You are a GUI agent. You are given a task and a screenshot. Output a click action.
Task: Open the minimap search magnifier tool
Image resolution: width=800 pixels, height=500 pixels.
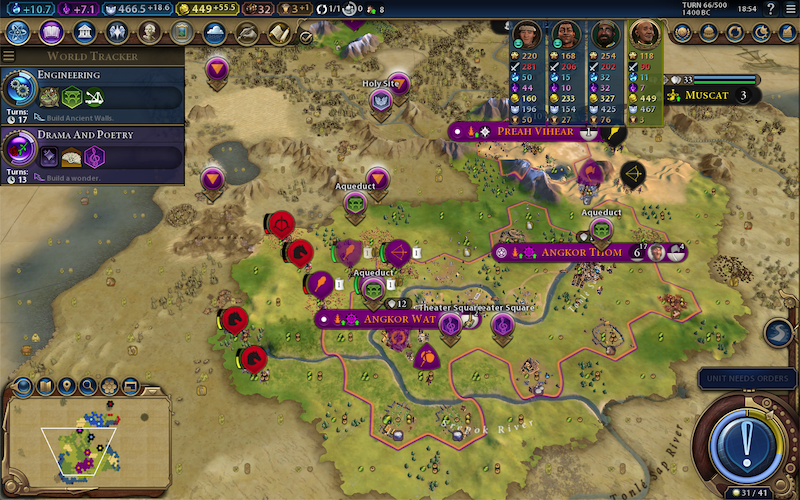pyautogui.click(x=88, y=385)
